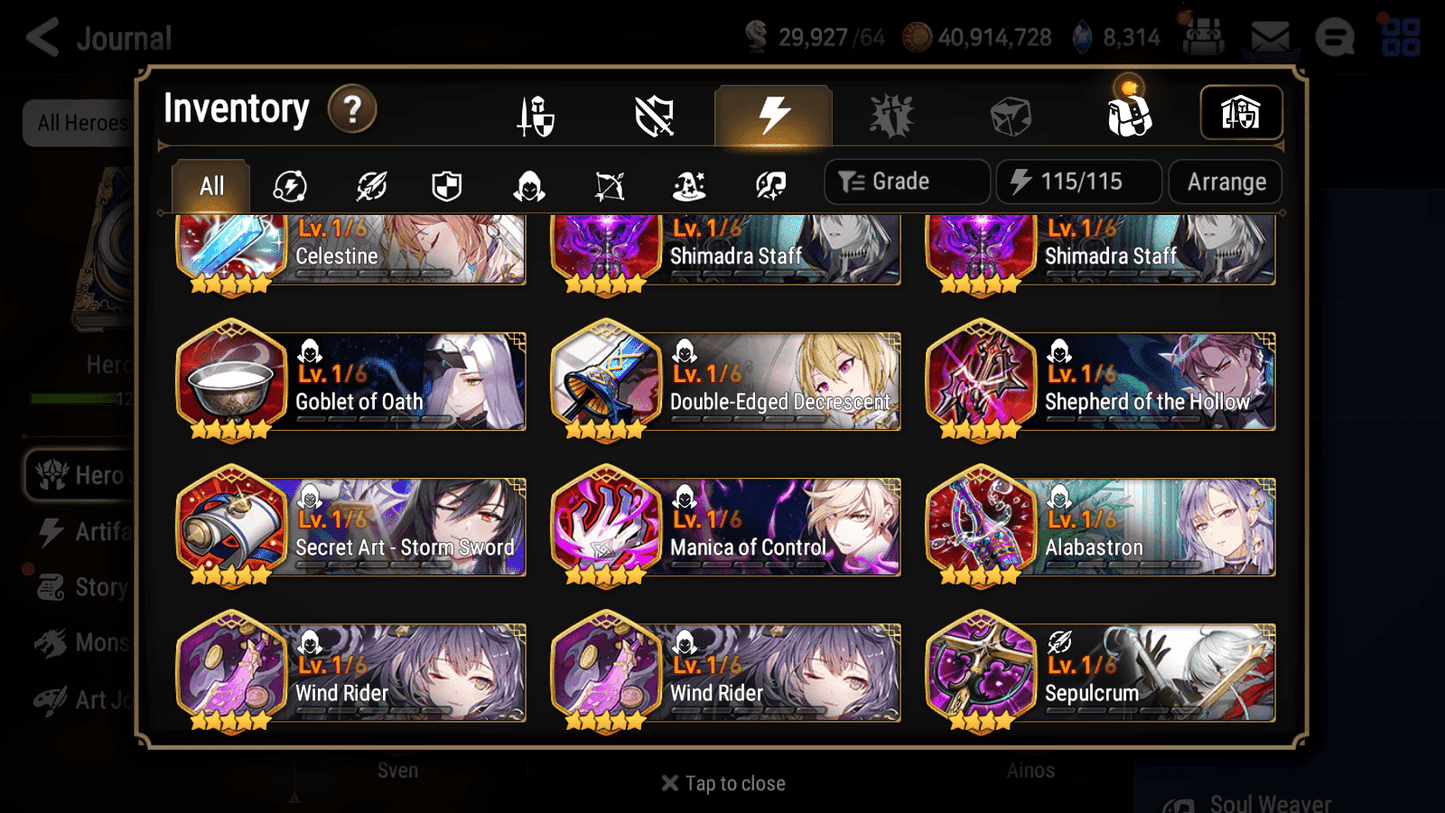Open the mail inbox envelope icon
The width and height of the screenshot is (1445, 813).
[1269, 36]
